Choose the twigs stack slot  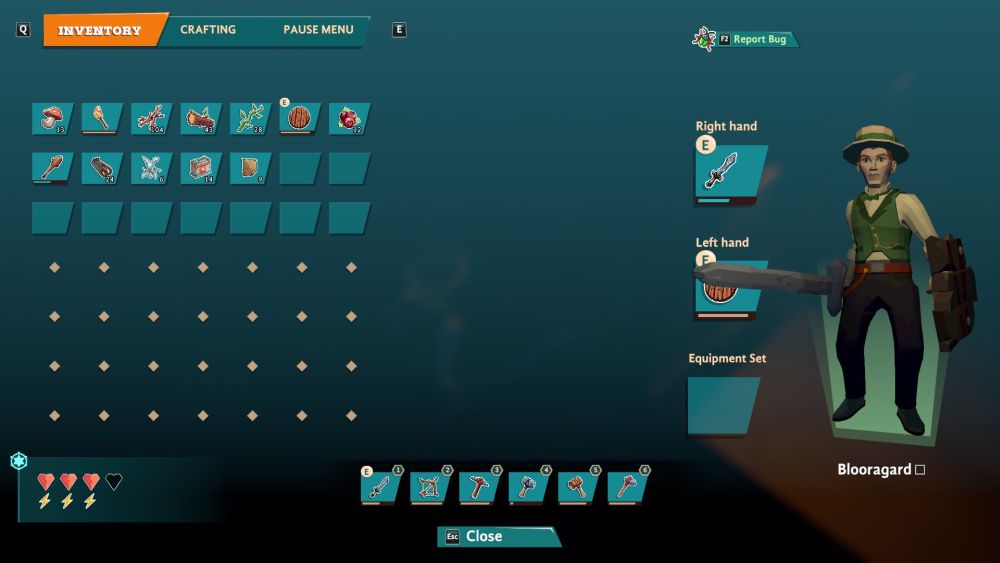click(152, 119)
